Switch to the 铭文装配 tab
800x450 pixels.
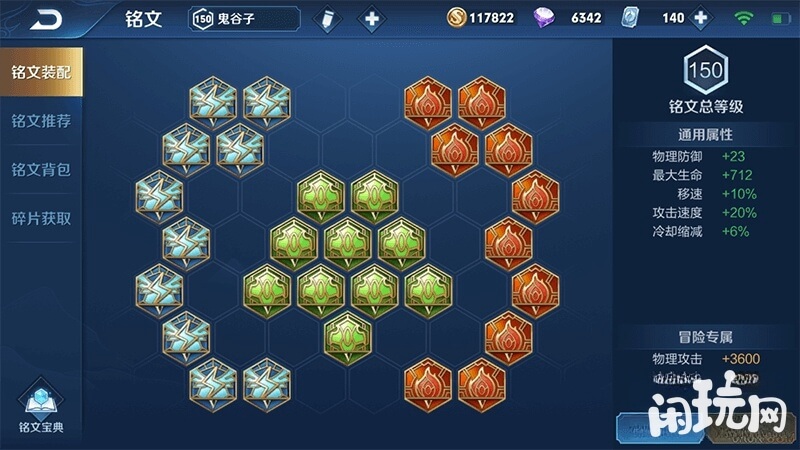tap(40, 72)
